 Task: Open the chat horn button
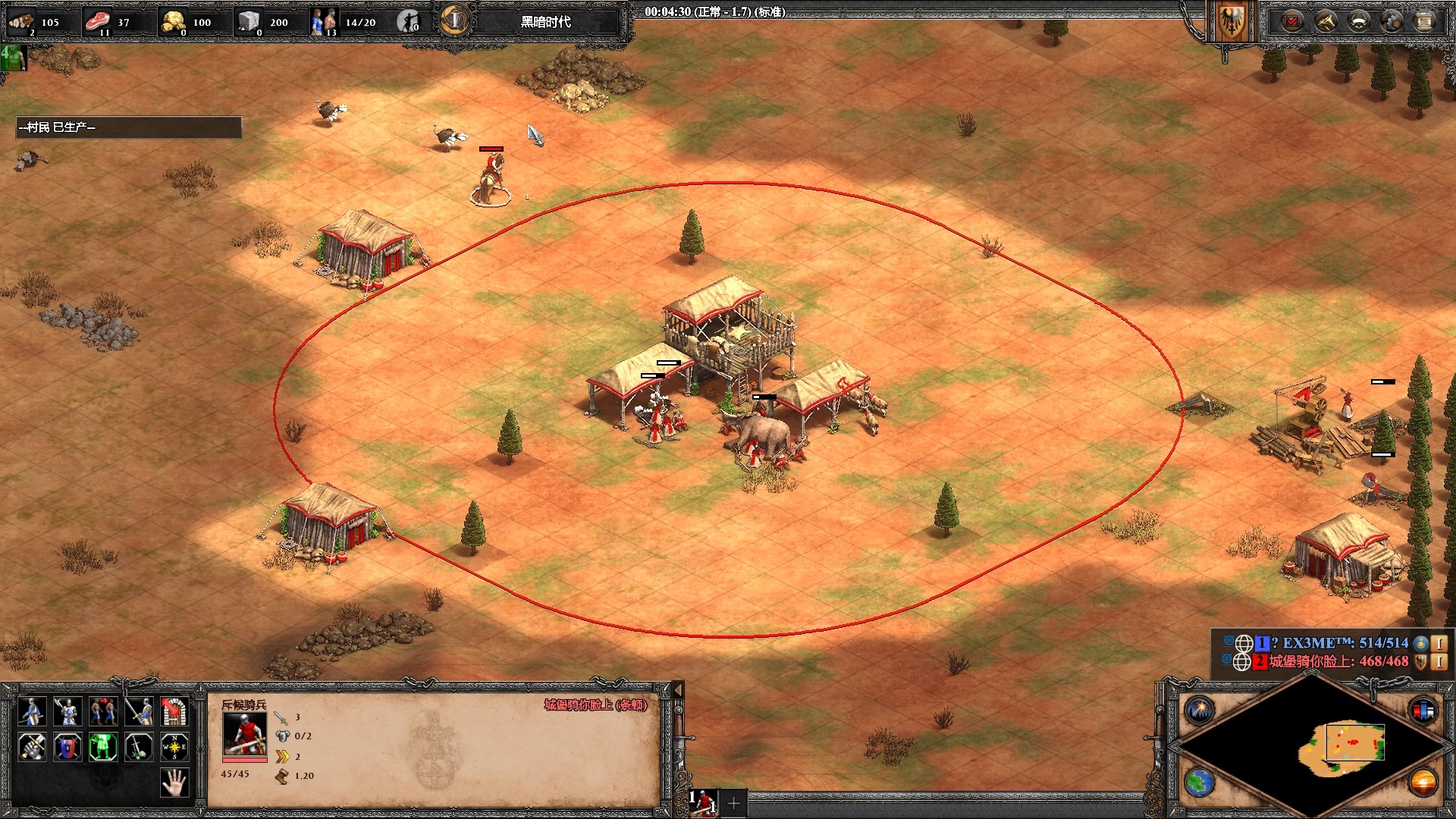pyautogui.click(x=1326, y=21)
